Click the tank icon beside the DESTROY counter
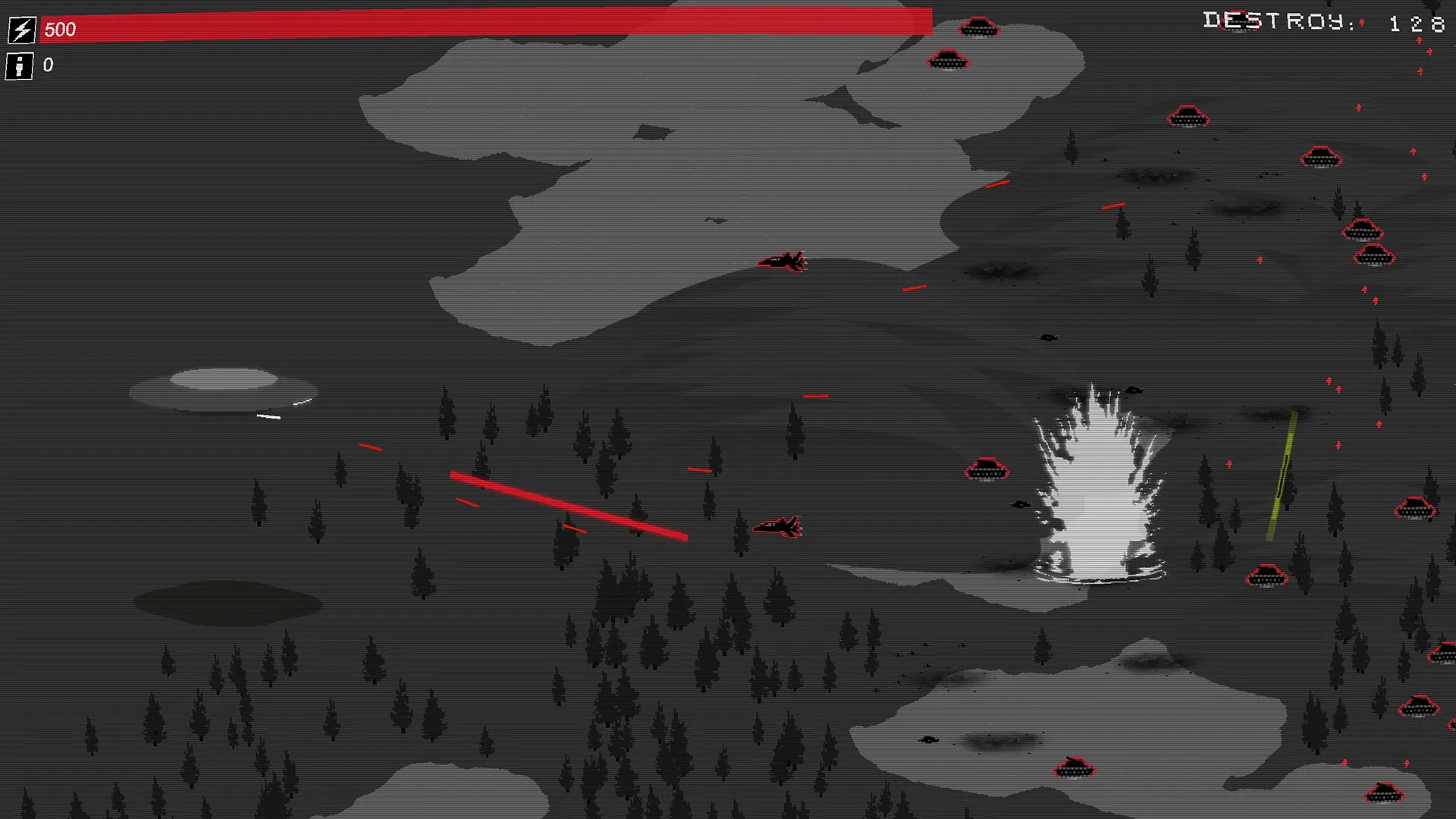 [x=1238, y=21]
